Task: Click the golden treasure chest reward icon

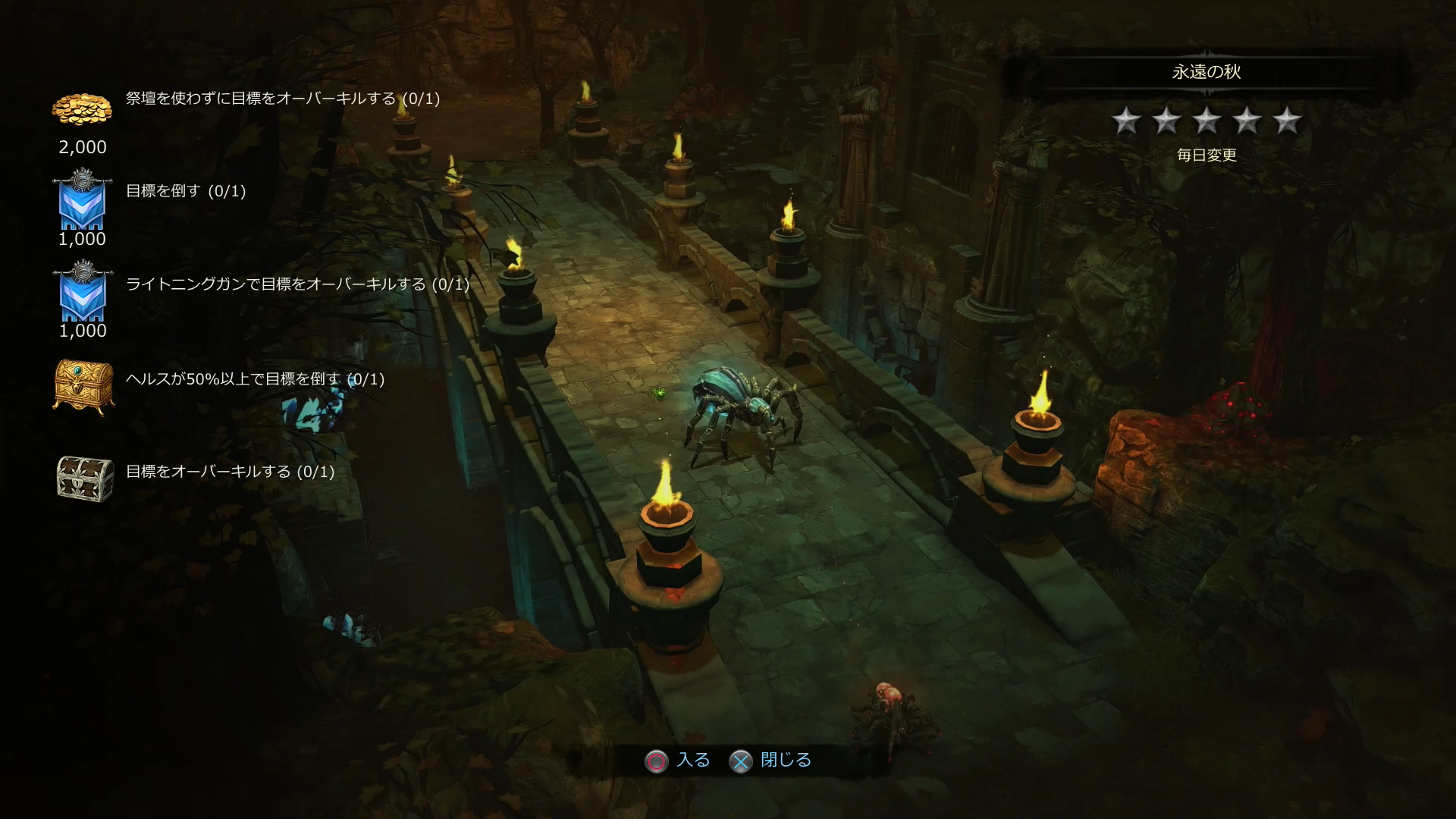Action: (x=83, y=386)
